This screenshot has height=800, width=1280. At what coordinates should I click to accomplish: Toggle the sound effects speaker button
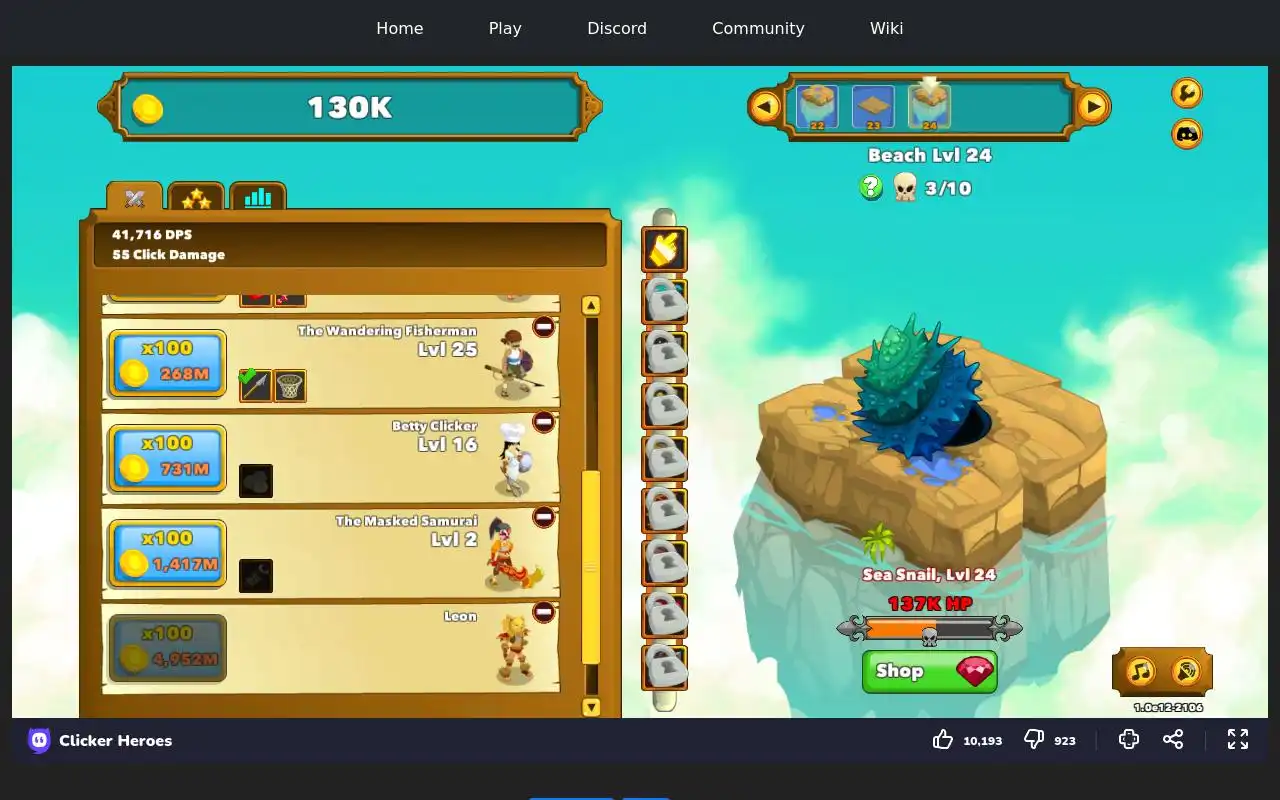[x=1185, y=670]
